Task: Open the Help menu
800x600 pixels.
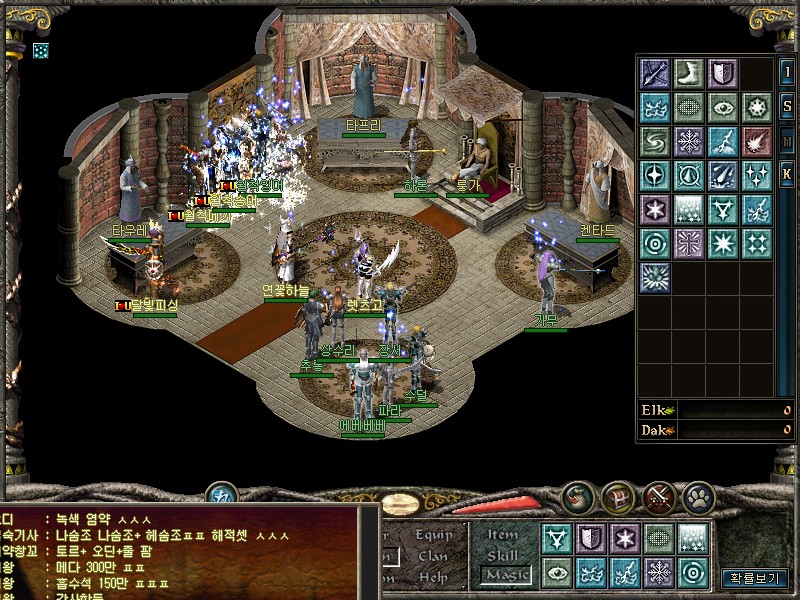Action: pos(433,577)
